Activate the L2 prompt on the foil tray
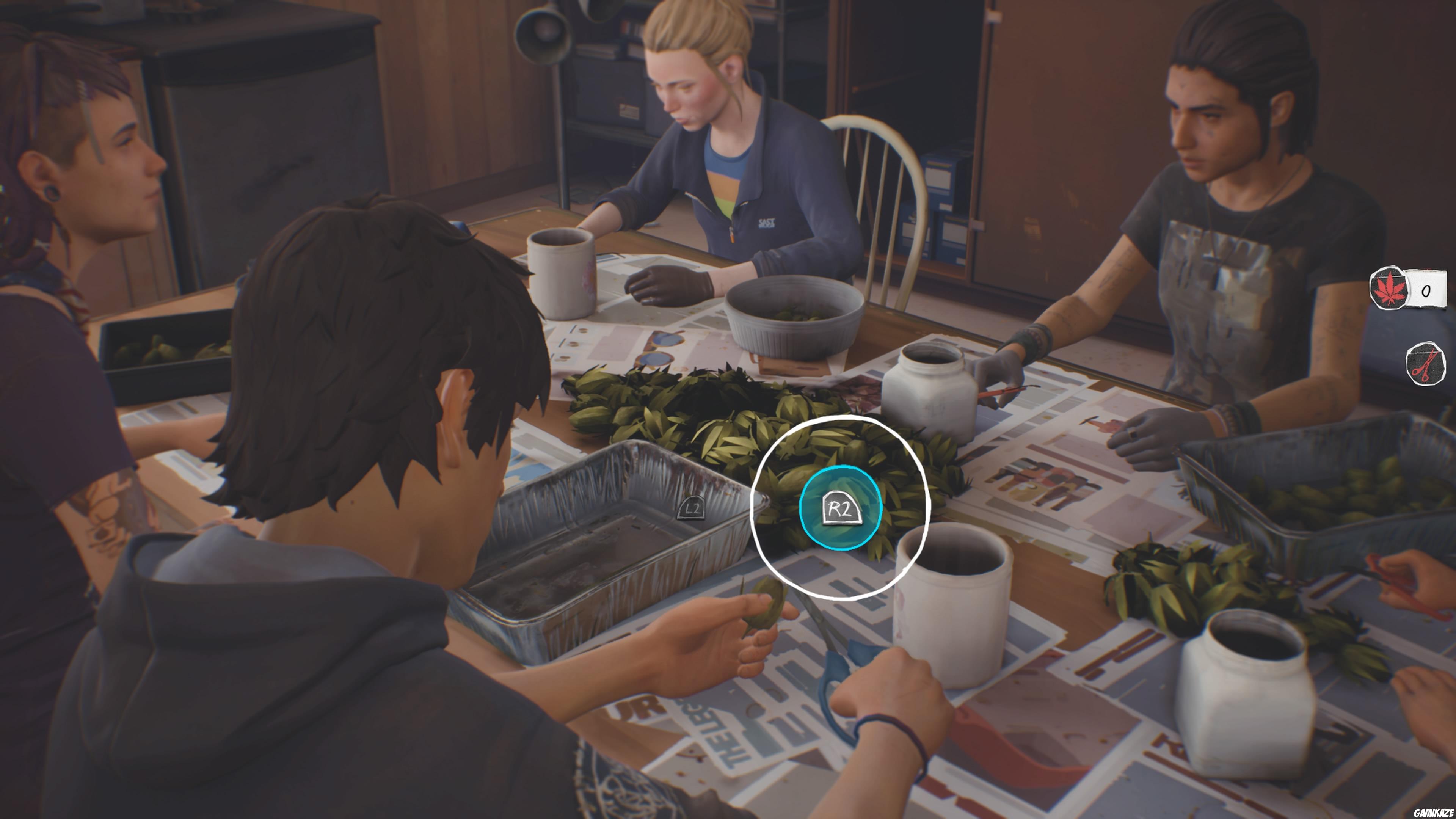This screenshot has height=819, width=1456. (x=692, y=510)
